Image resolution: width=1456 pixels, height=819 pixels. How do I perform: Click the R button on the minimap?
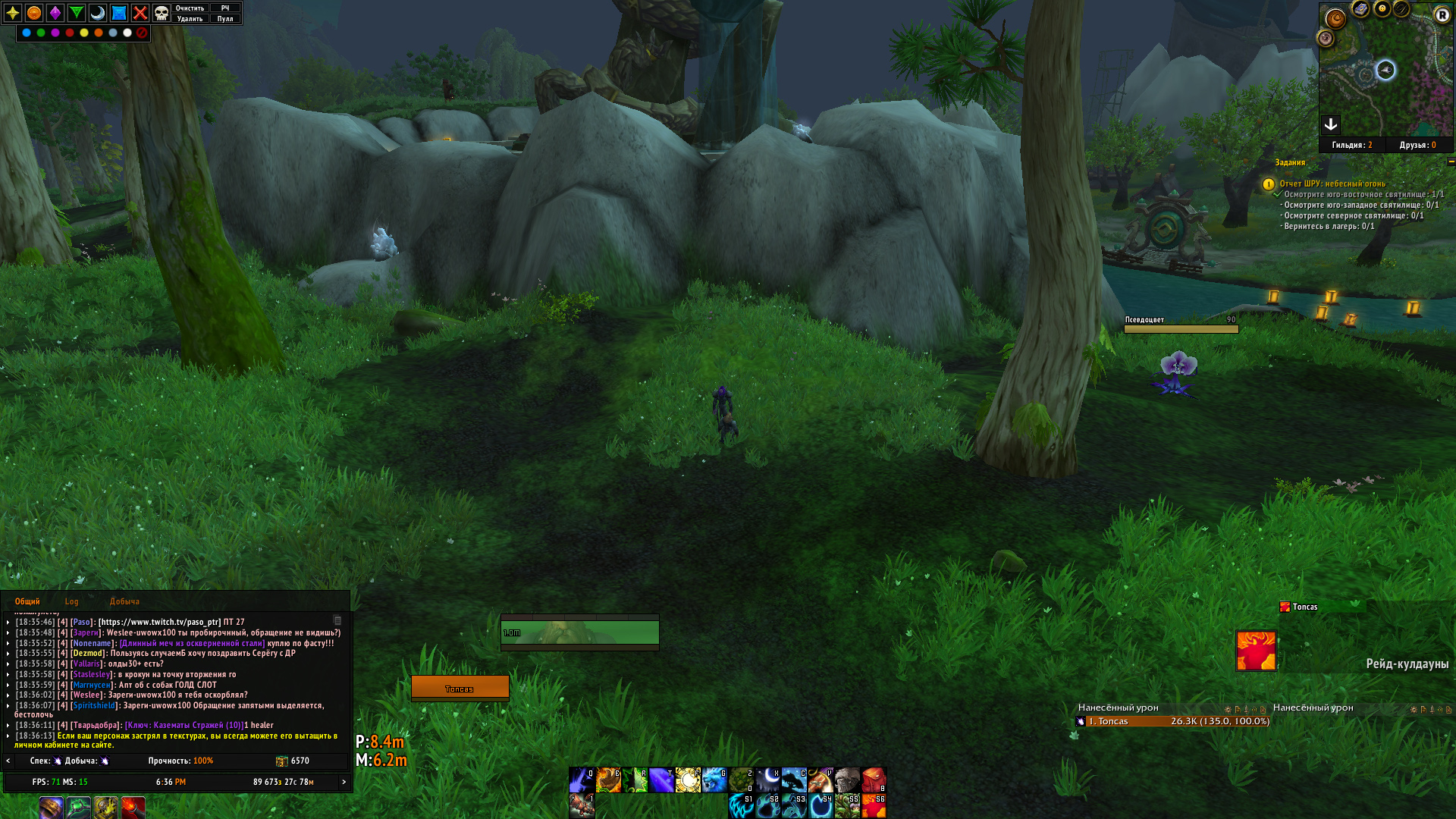pyautogui.click(x=1442, y=14)
